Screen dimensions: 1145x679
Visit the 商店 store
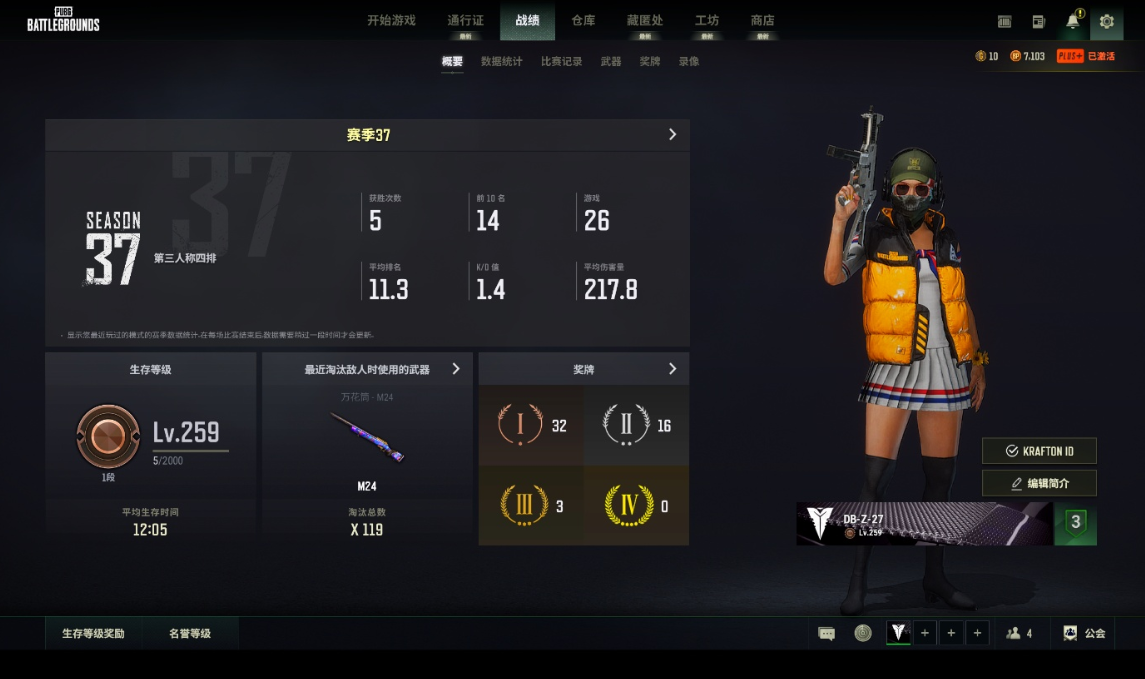(762, 20)
